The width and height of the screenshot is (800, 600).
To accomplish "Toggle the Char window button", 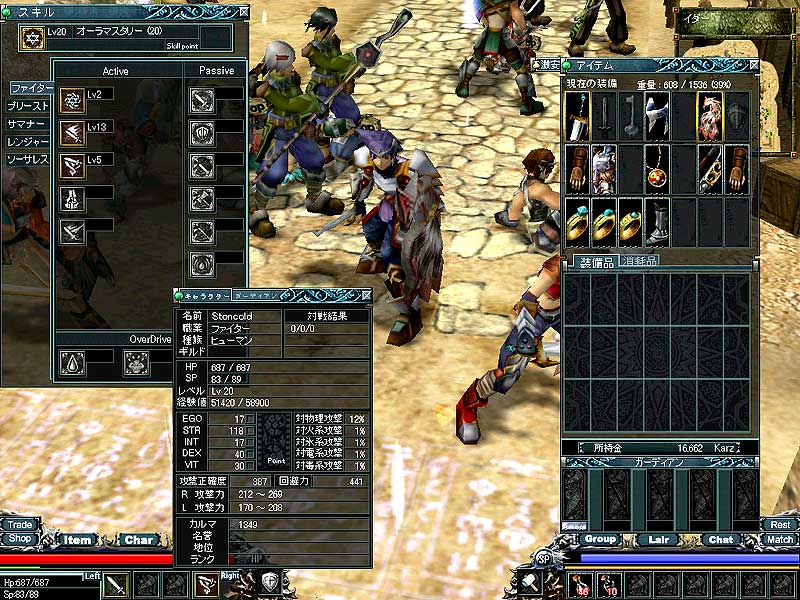I will [138, 540].
